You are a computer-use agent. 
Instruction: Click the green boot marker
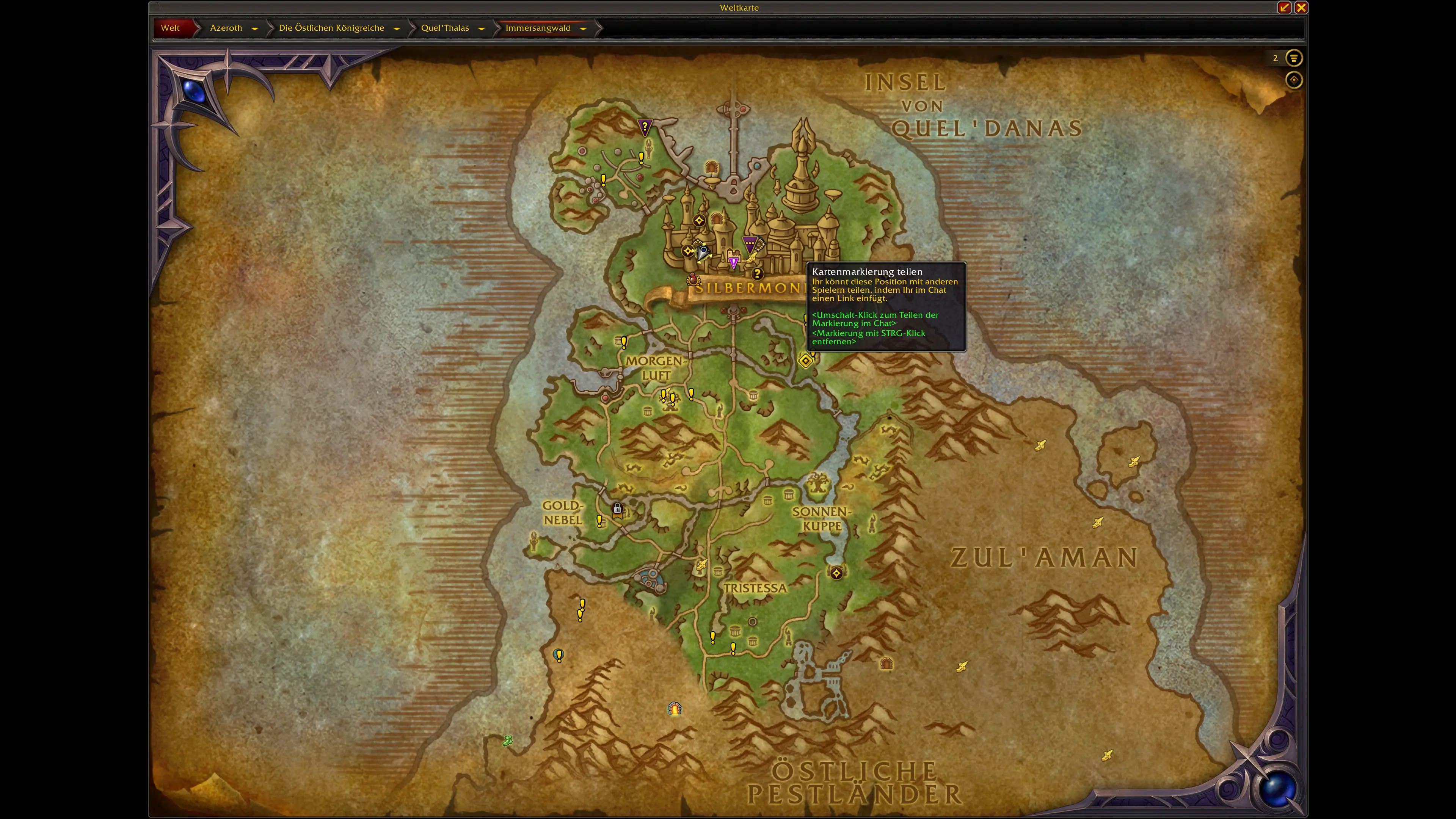coord(508,741)
